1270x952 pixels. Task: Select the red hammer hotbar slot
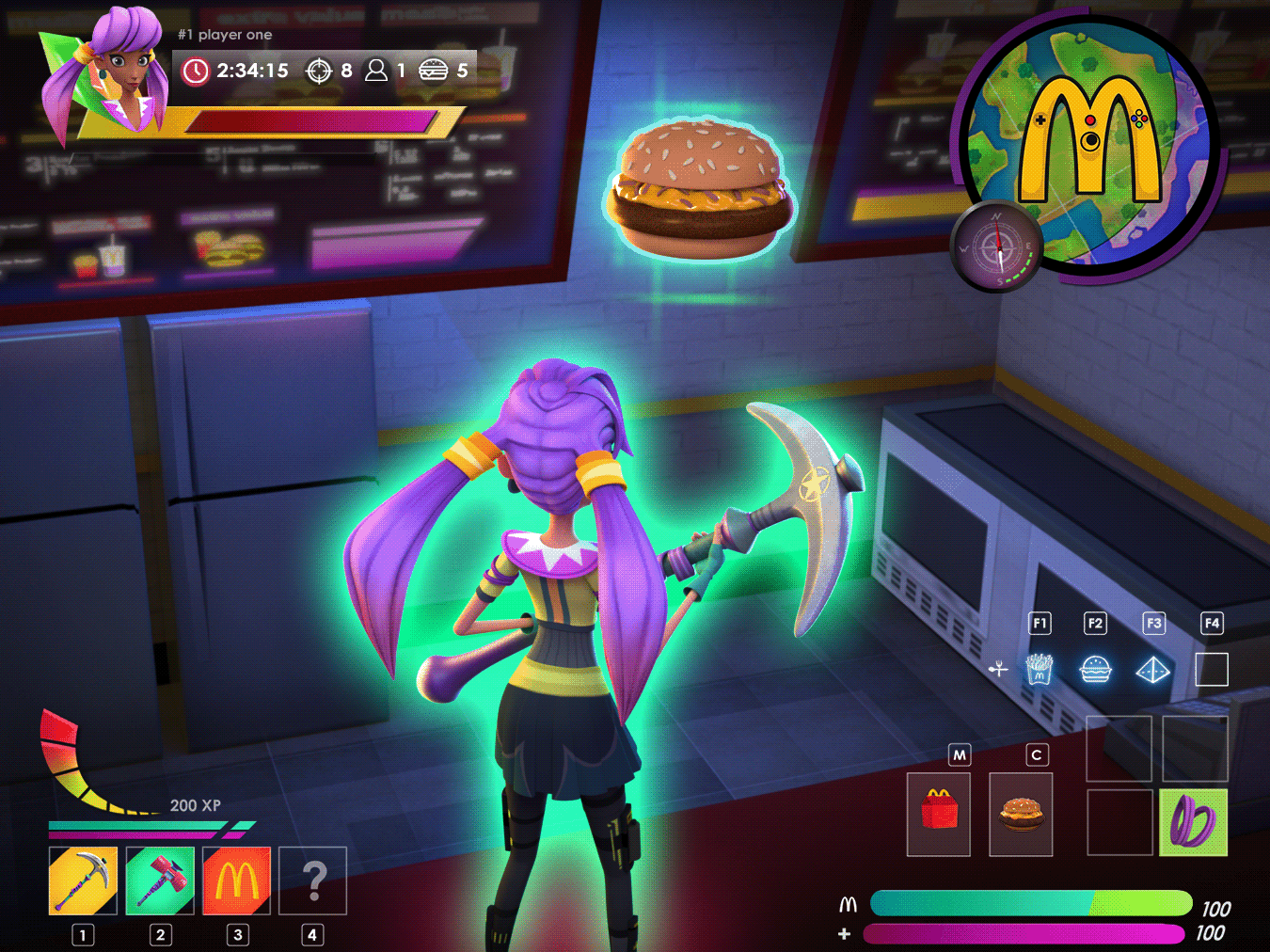(160, 881)
